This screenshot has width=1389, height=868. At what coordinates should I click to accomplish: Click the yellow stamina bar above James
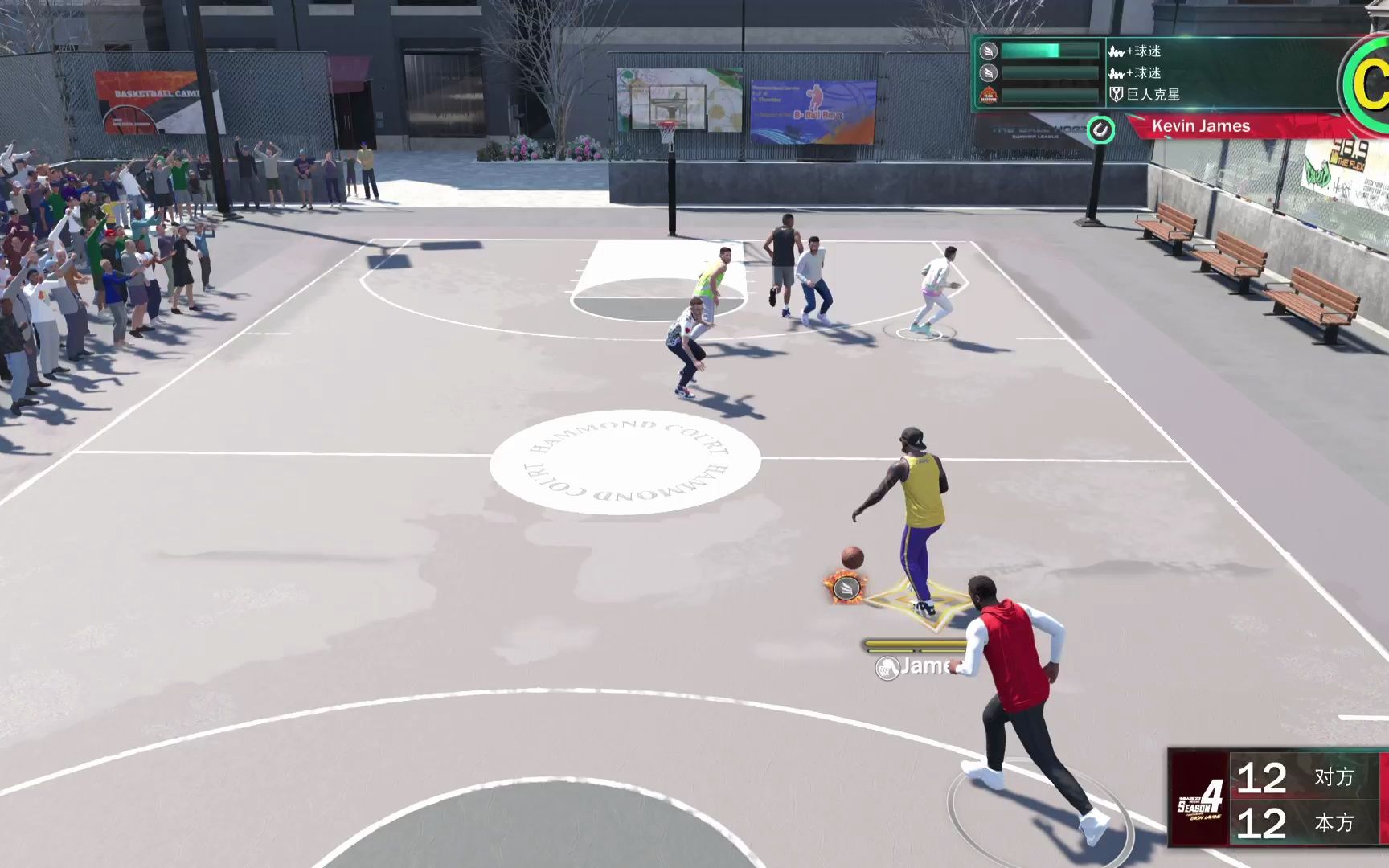click(909, 644)
